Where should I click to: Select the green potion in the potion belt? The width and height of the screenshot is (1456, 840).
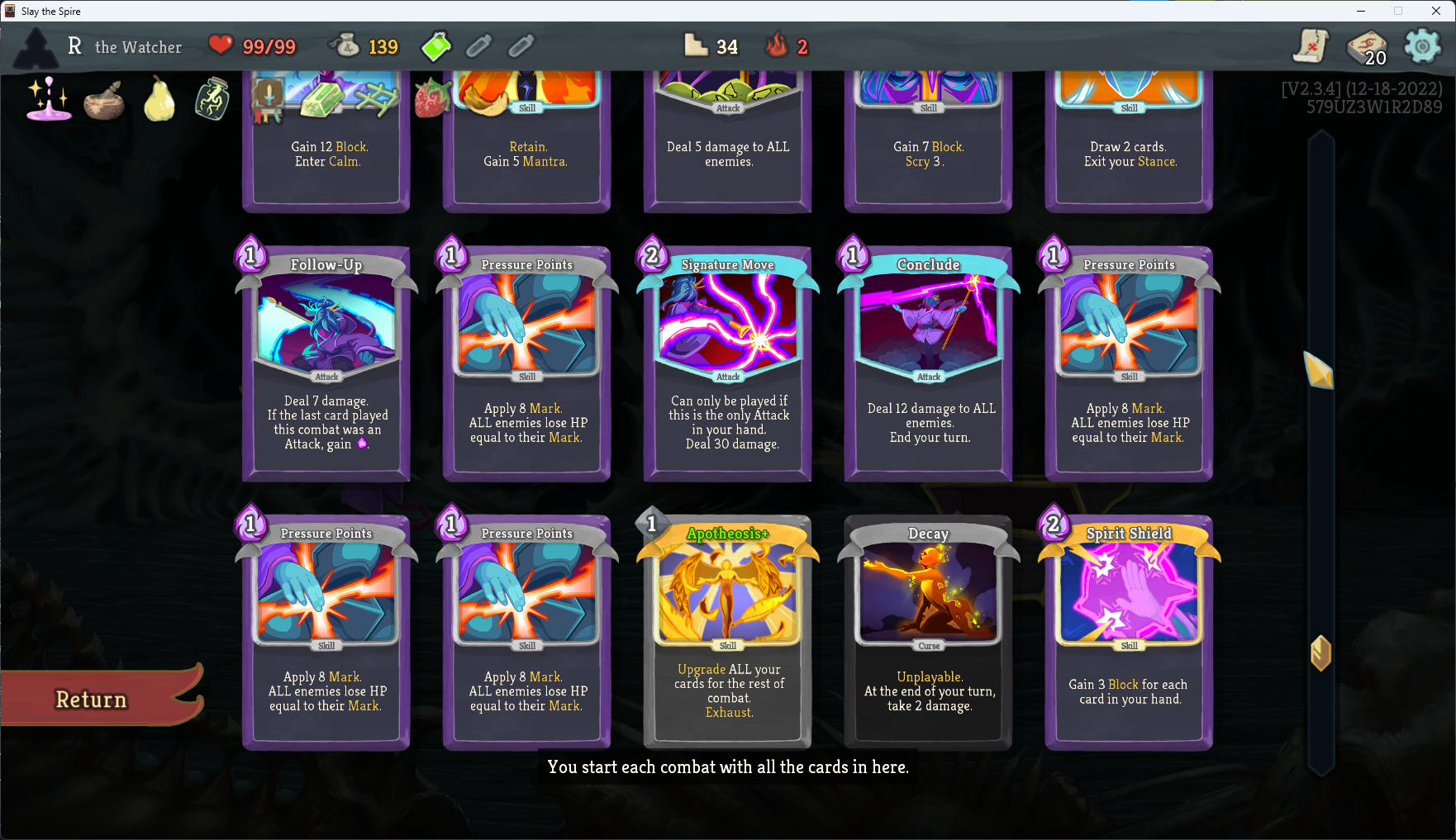click(x=435, y=46)
